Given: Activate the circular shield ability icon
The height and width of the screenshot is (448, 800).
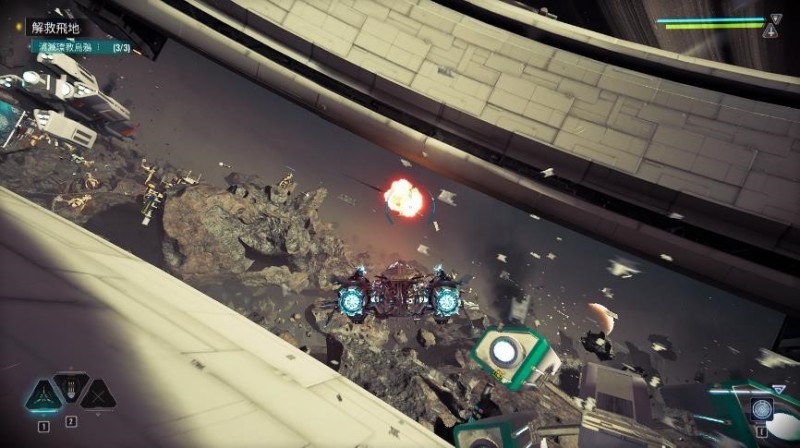Looking at the screenshot, I should pyautogui.click(x=764, y=411).
